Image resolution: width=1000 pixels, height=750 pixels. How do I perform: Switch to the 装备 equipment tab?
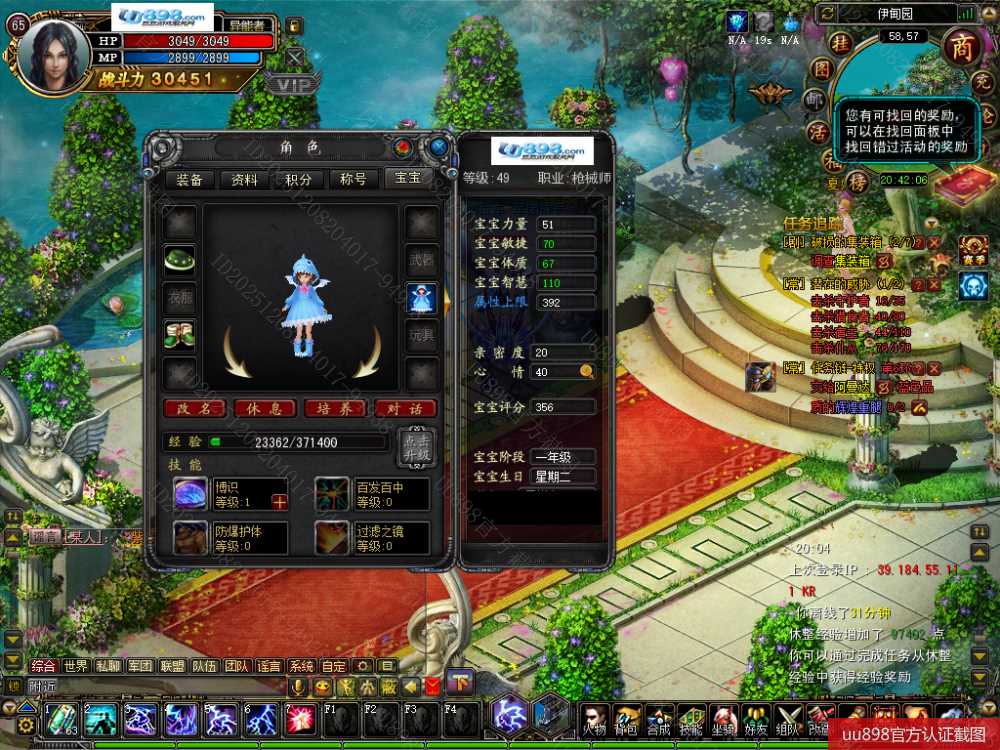(188, 179)
